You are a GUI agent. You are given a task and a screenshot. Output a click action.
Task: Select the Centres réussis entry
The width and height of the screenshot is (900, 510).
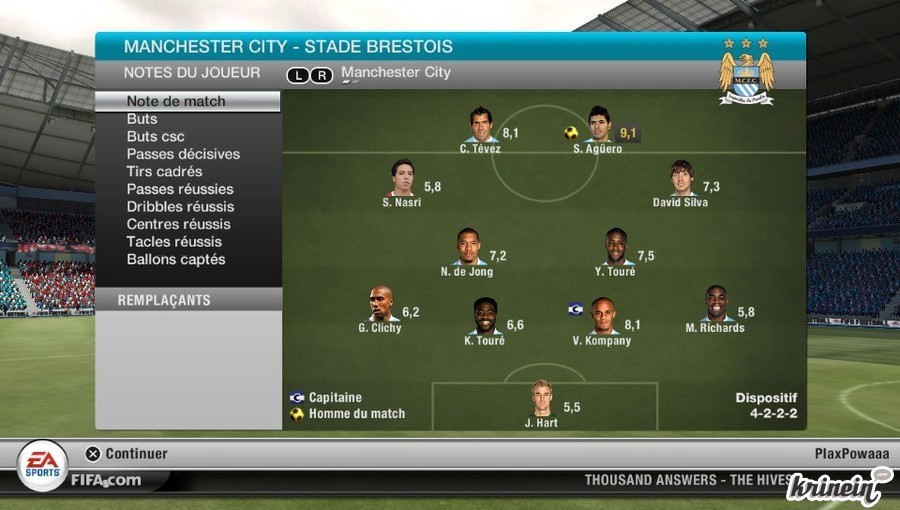(178, 224)
